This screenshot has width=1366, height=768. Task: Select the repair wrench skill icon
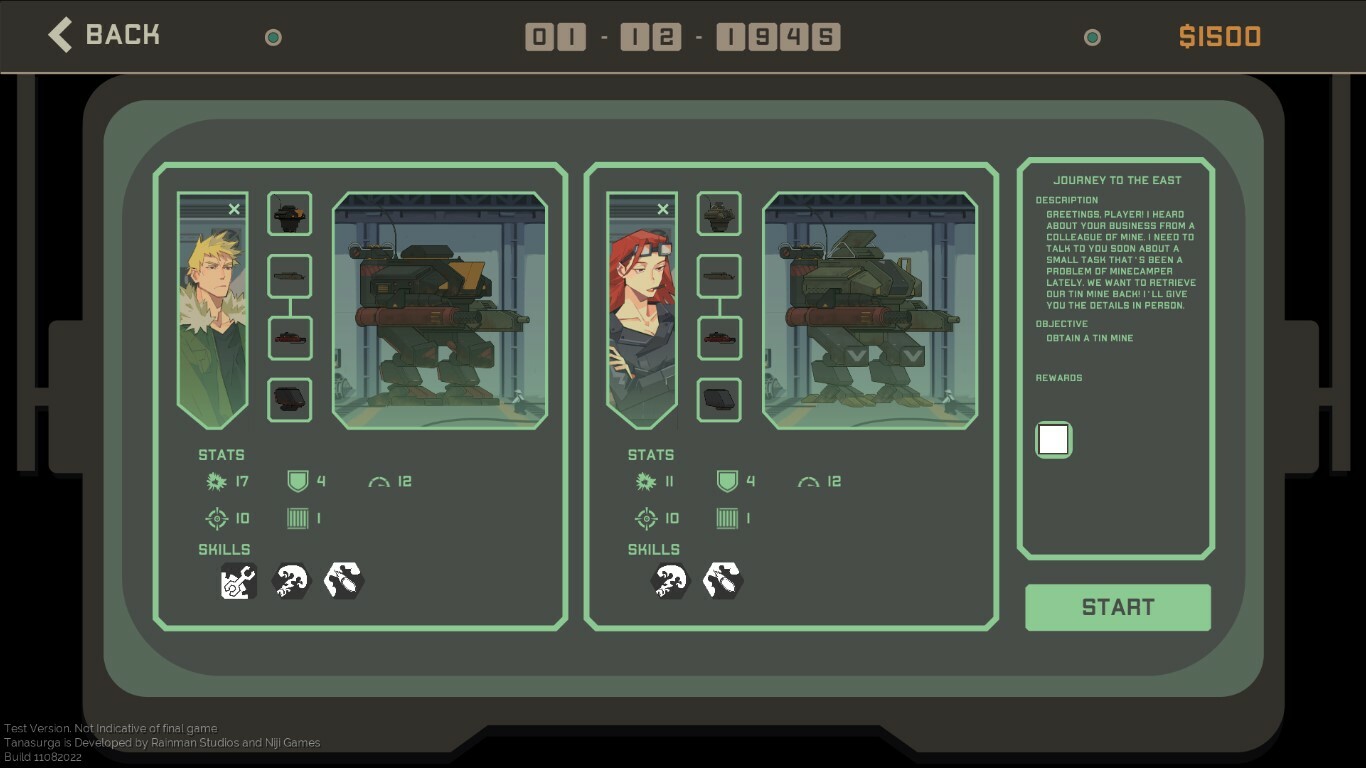click(x=237, y=580)
